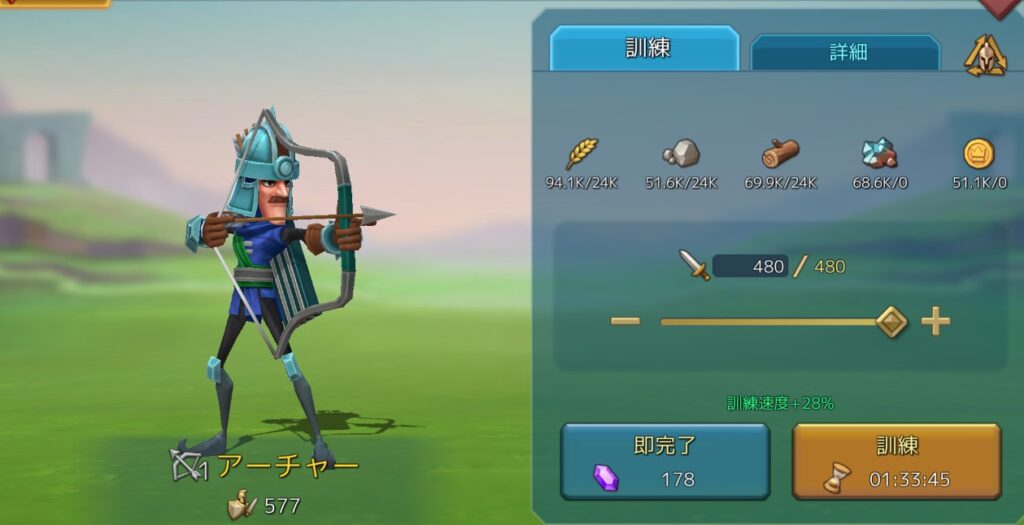Open the 詳細 tab
Image resolution: width=1024 pixels, height=525 pixels.
[846, 53]
